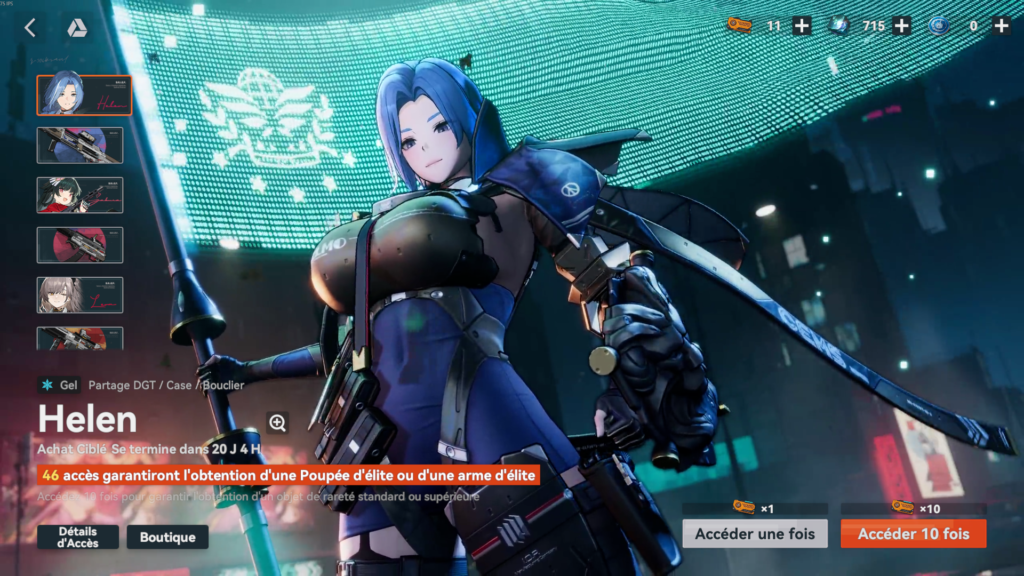The width and height of the screenshot is (1024, 576).
Task: Select the black-haired girl in red banner
Action: pyautogui.click(x=80, y=195)
